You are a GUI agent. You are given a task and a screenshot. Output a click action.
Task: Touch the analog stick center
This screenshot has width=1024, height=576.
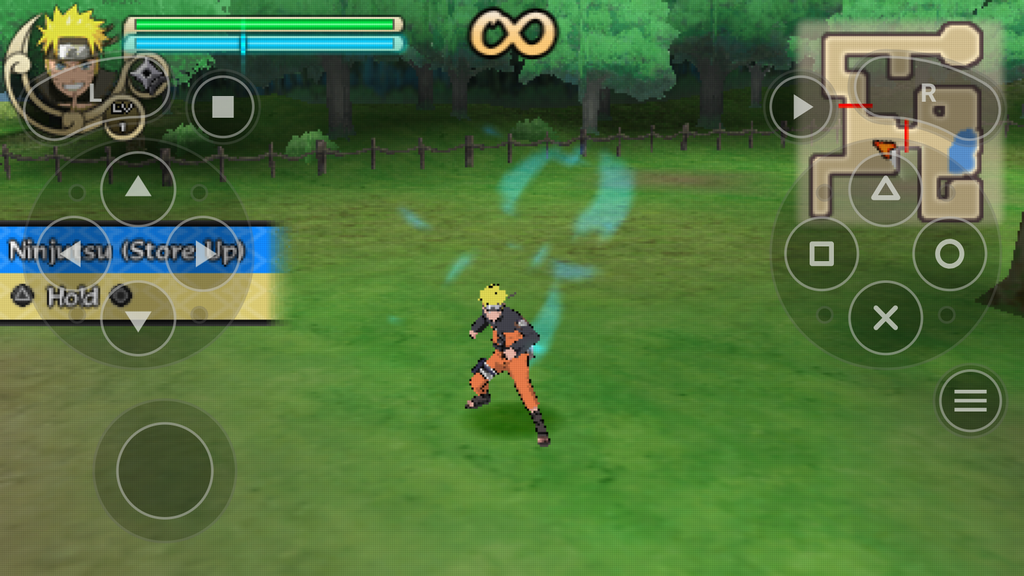pyautogui.click(x=165, y=470)
